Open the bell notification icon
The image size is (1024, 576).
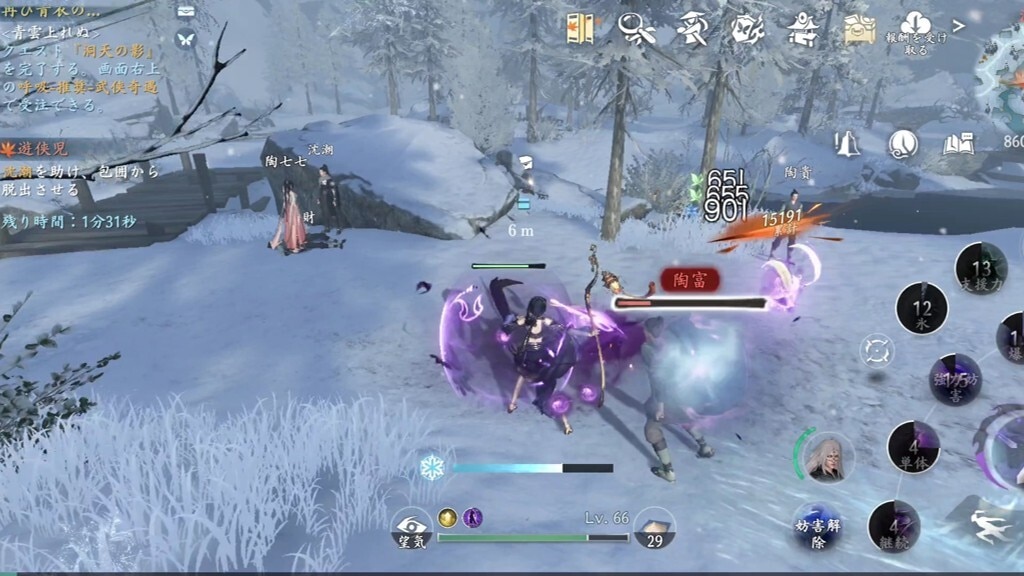848,145
